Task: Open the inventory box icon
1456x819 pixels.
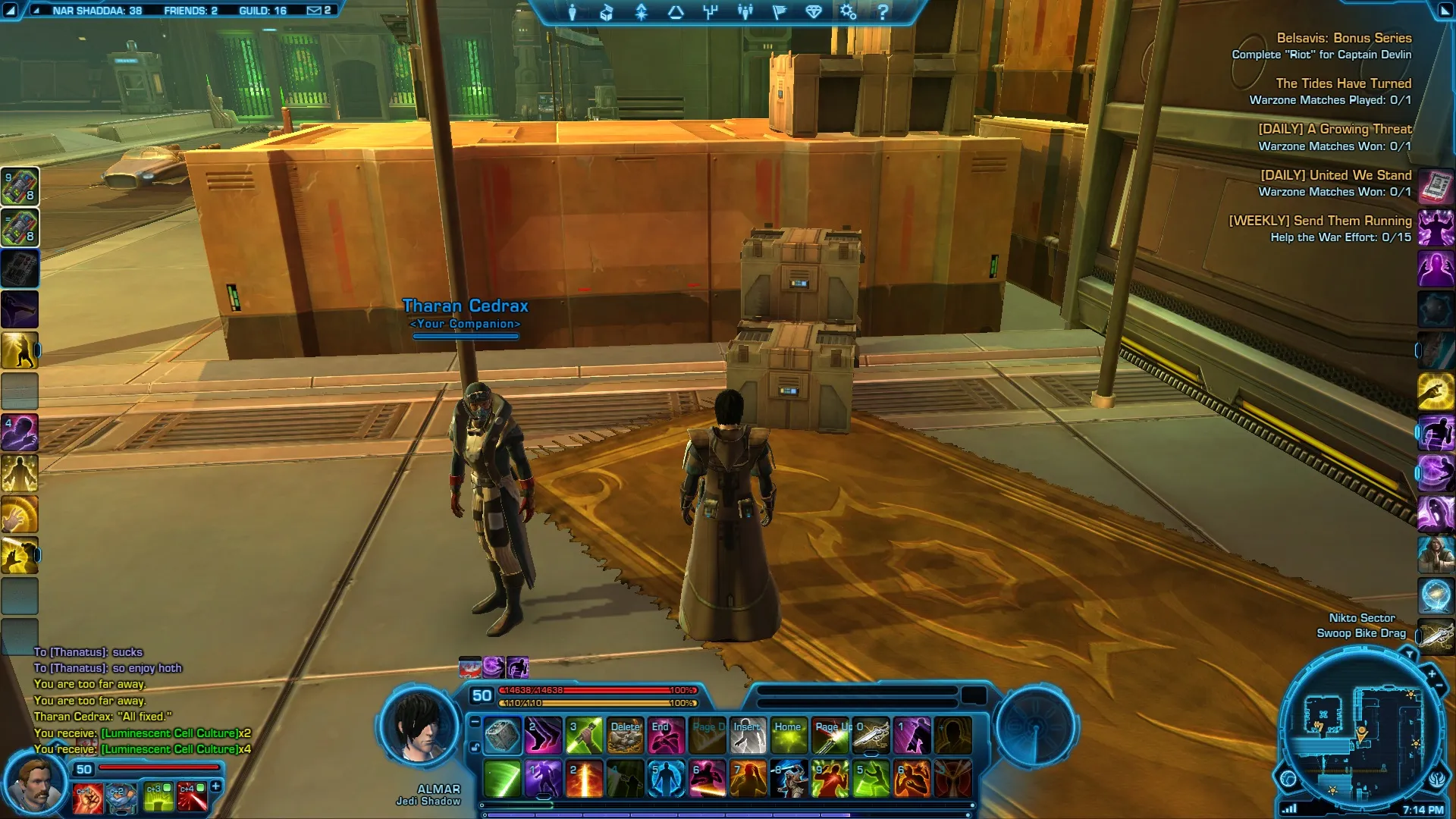Action: click(607, 12)
